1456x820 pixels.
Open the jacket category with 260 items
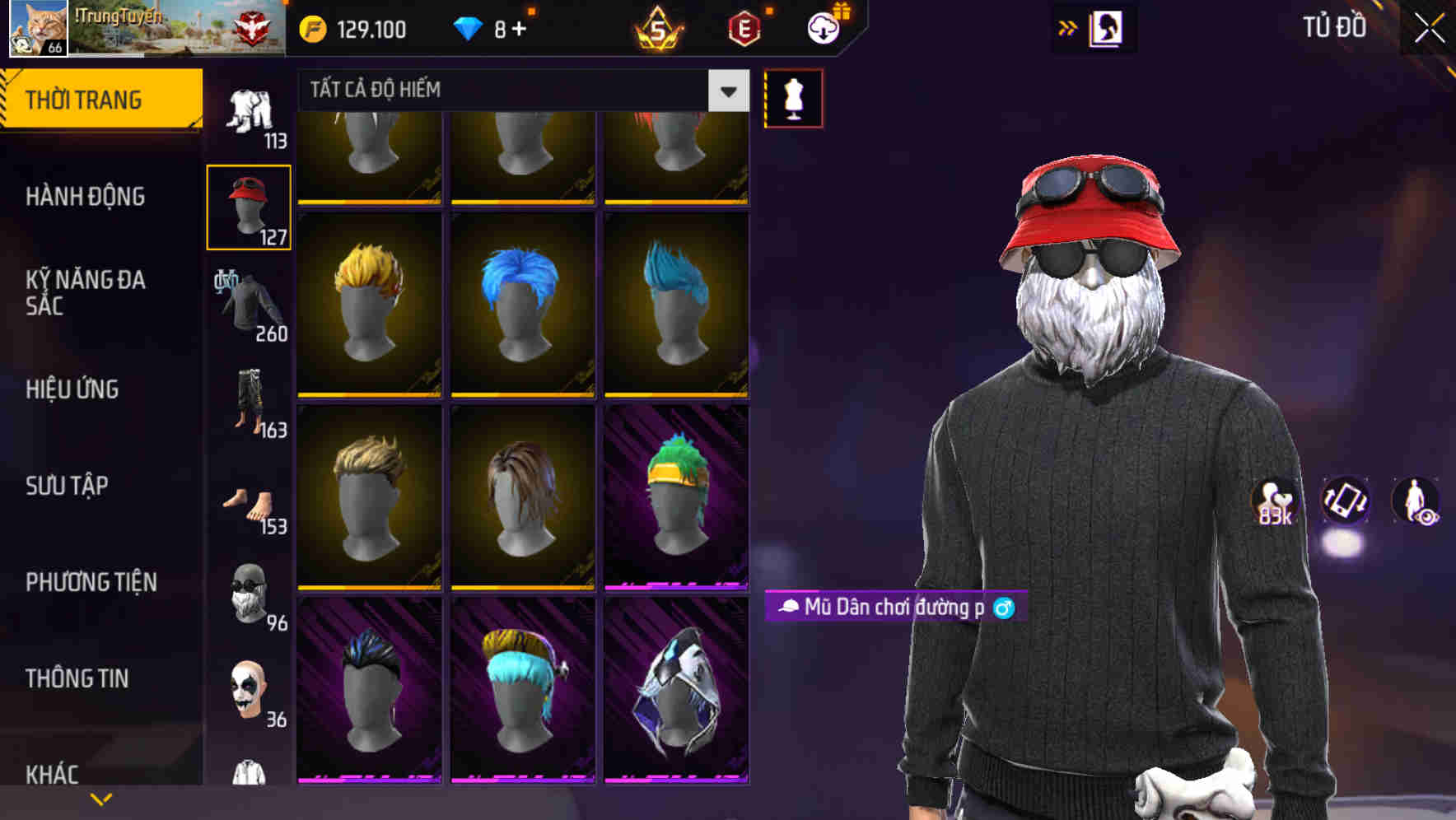[249, 305]
